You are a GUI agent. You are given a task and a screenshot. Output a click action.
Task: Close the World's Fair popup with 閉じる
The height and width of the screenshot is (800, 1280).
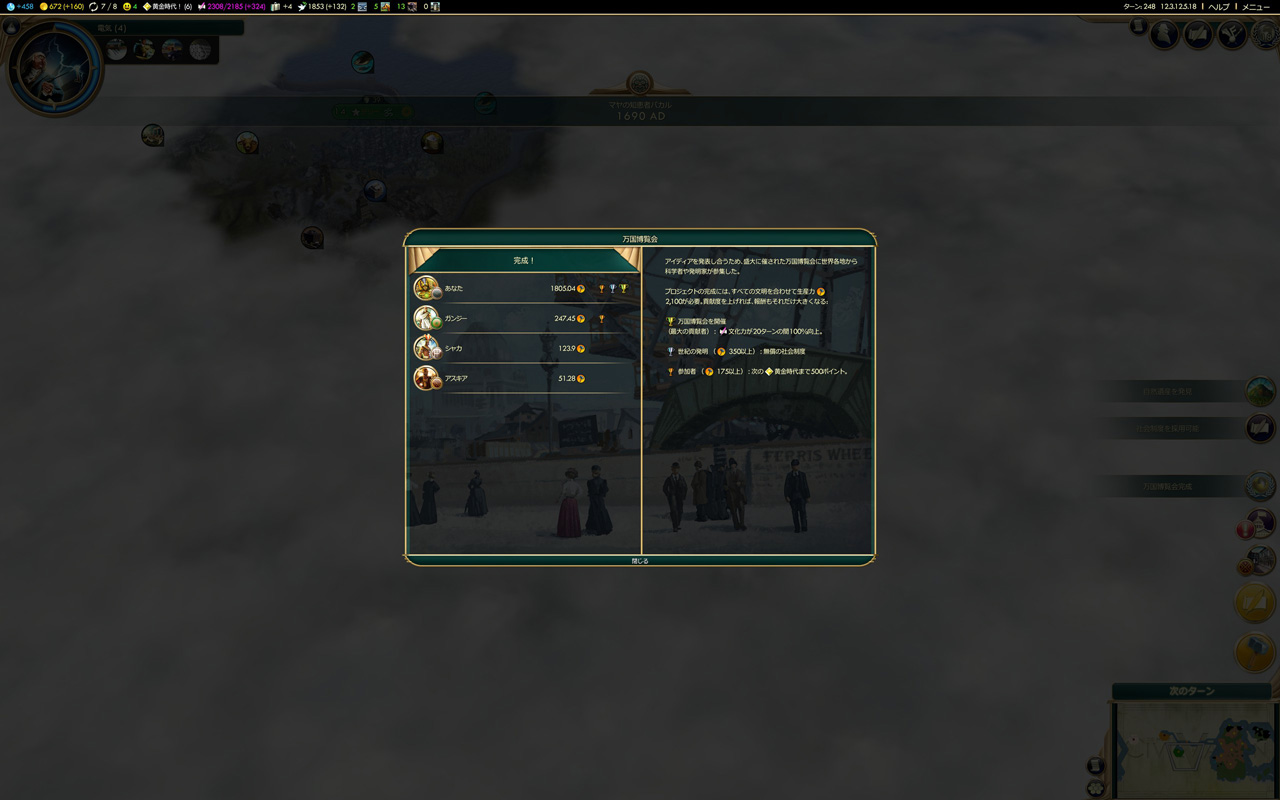640,561
